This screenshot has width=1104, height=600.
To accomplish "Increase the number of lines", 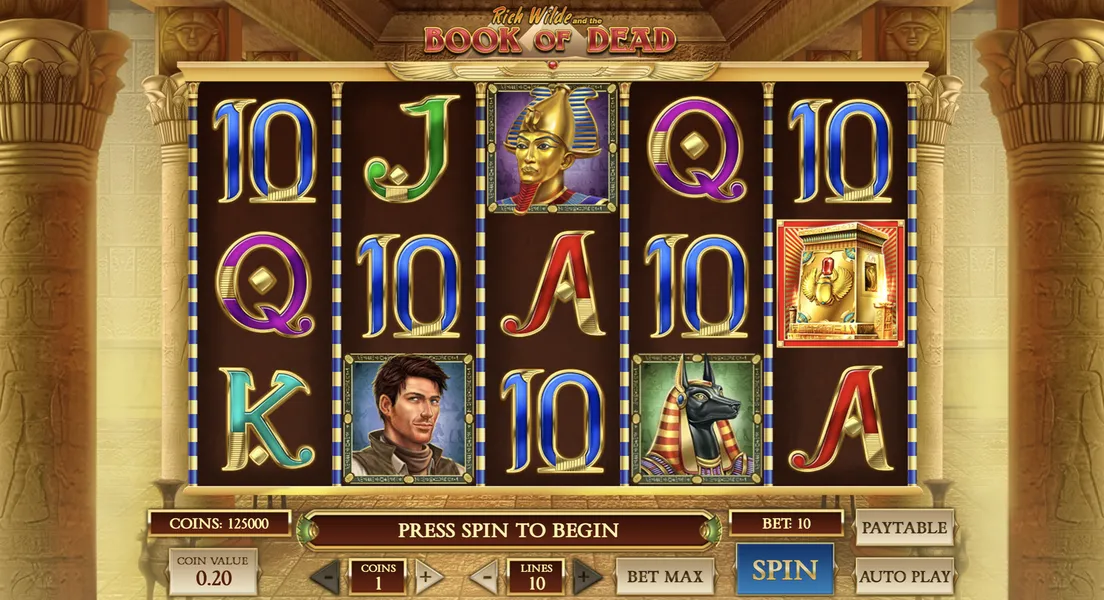I will [x=587, y=576].
